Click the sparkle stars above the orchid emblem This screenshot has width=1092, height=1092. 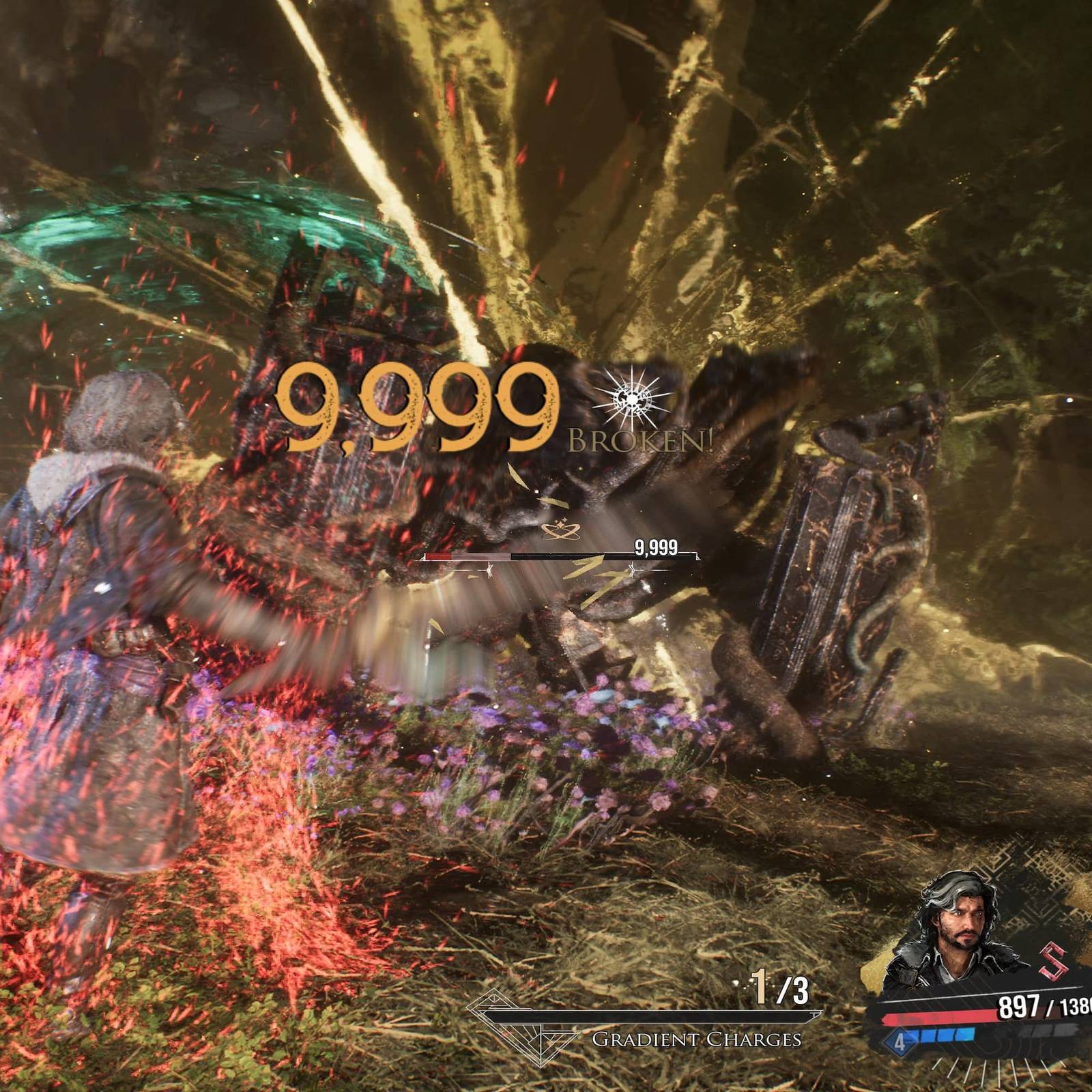point(563,520)
